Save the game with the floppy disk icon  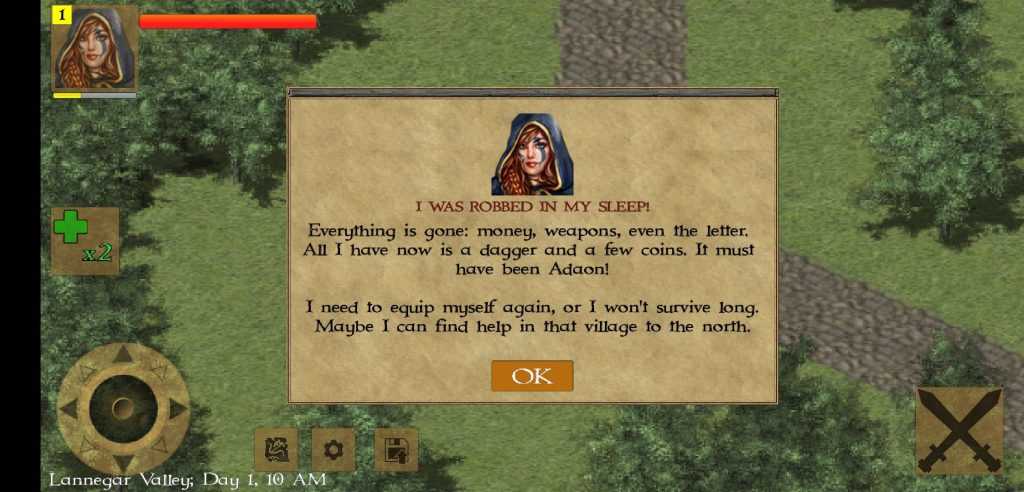click(x=396, y=450)
